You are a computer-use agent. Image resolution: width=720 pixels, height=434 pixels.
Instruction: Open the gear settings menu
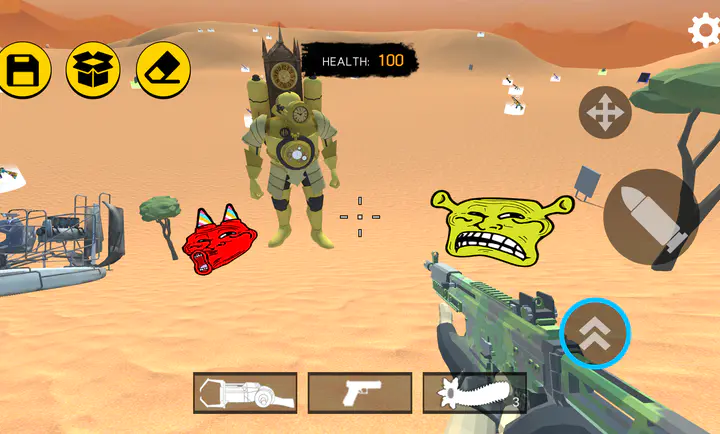(x=705, y=30)
